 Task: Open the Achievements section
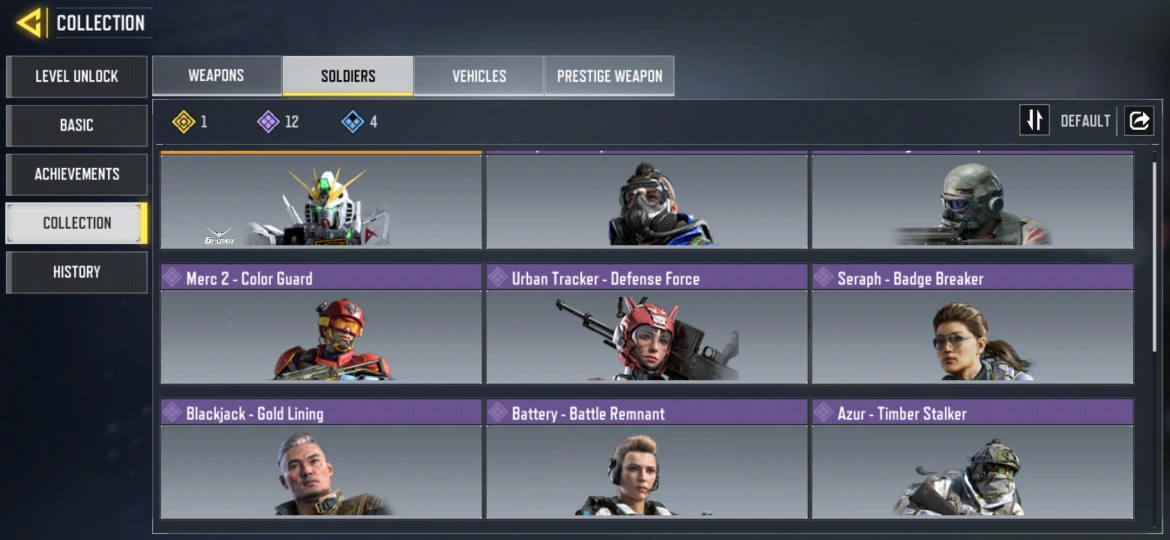(77, 174)
